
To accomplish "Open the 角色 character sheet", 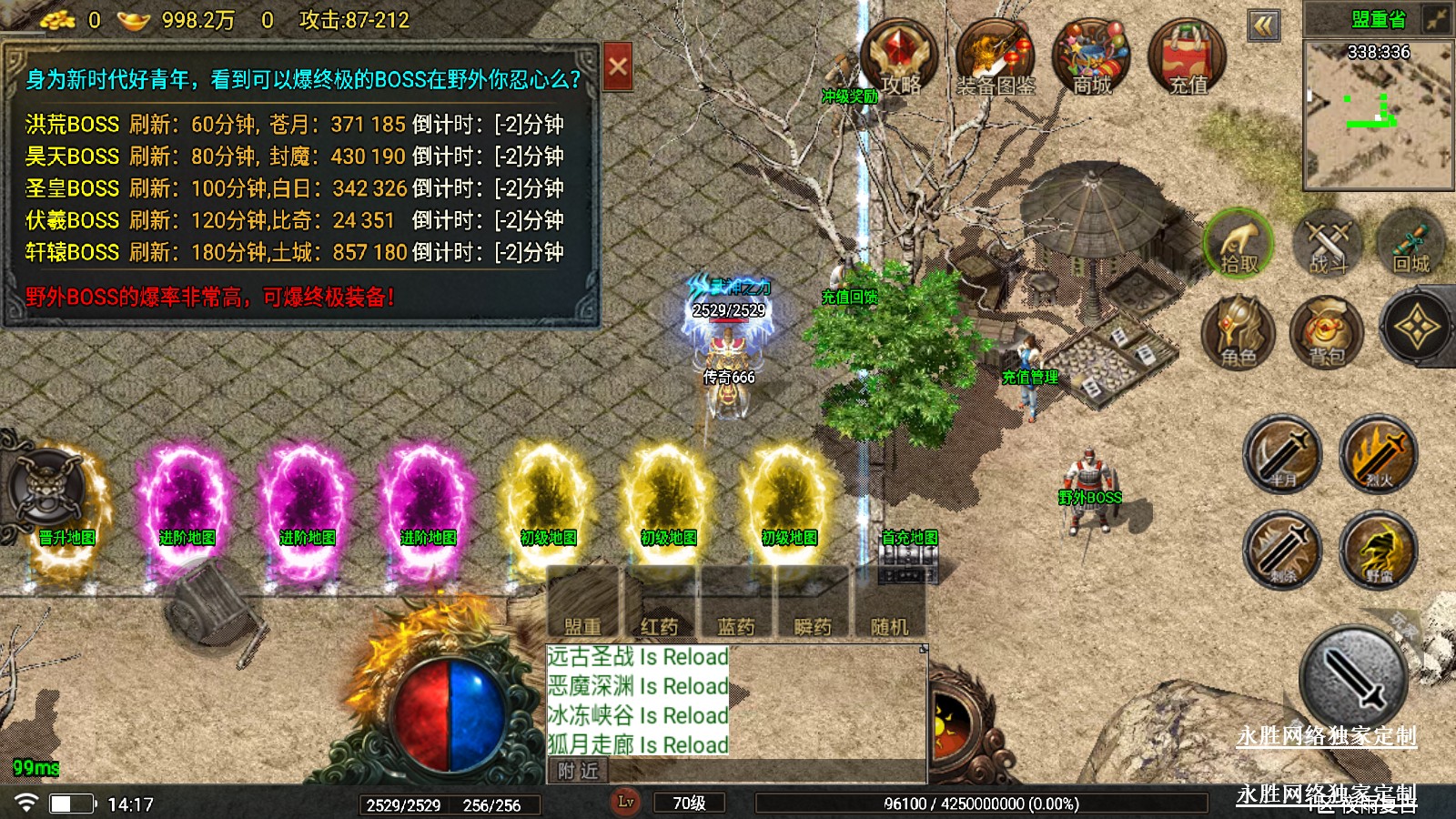I will (x=1238, y=331).
